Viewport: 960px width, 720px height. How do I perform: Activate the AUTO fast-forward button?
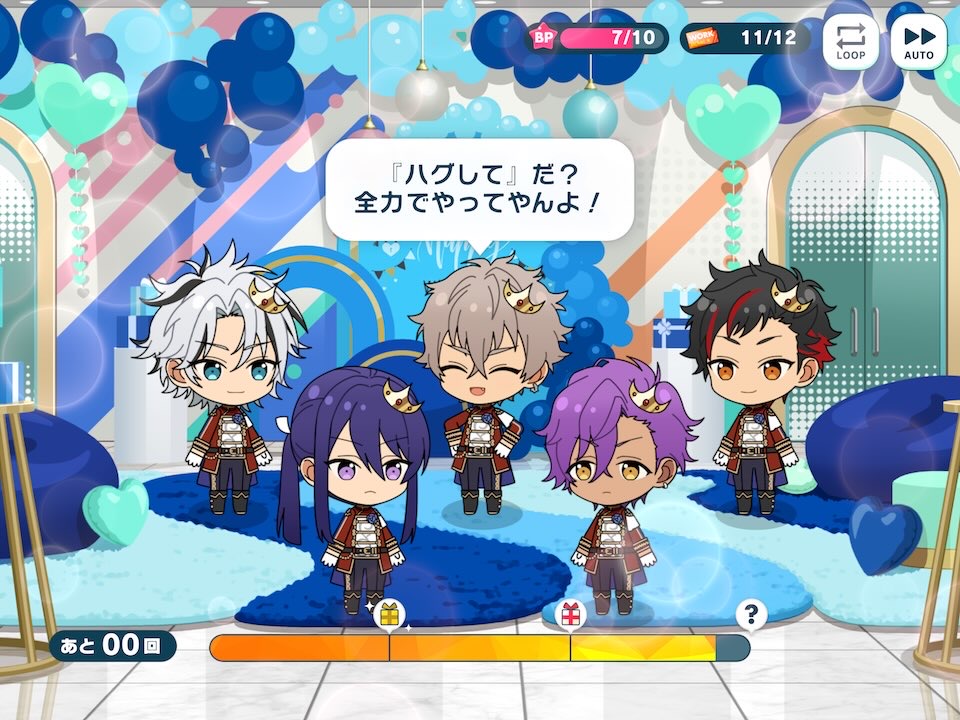coord(918,42)
